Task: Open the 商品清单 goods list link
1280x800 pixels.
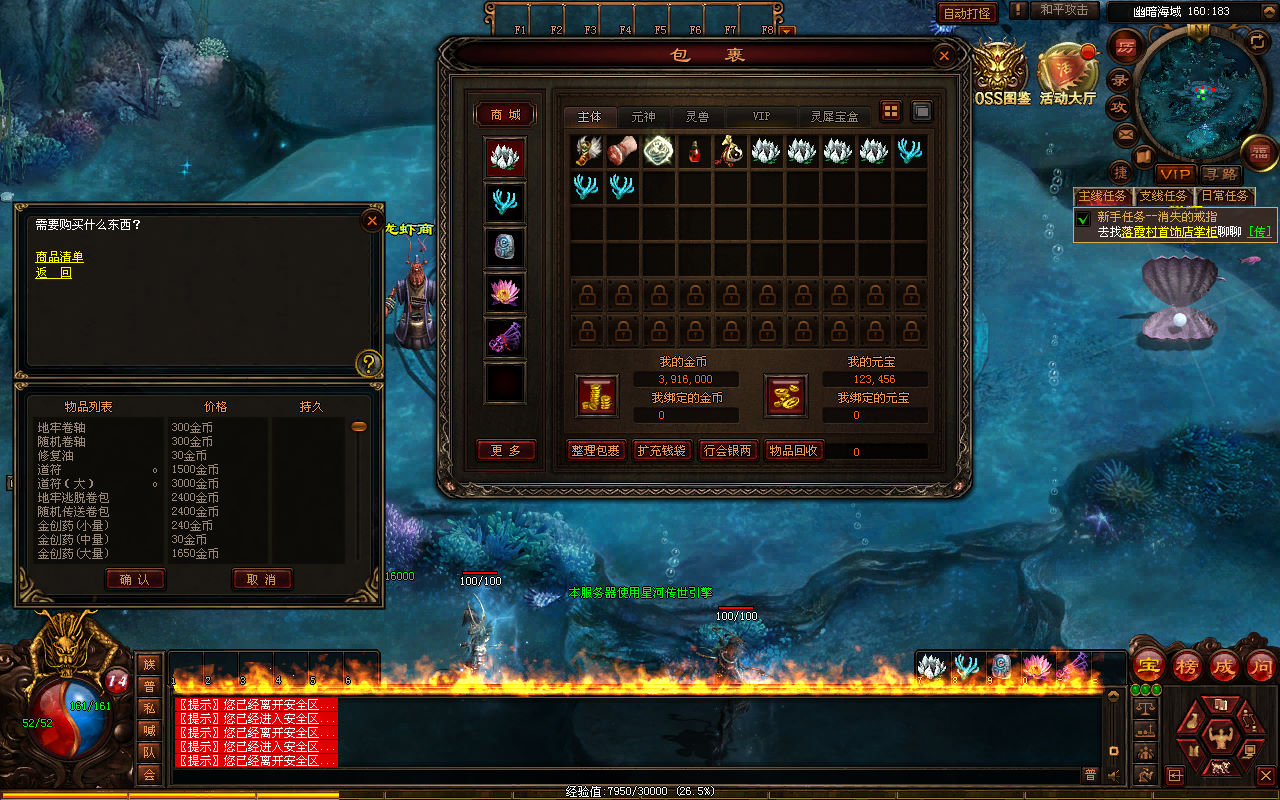Action: pyautogui.click(x=60, y=257)
